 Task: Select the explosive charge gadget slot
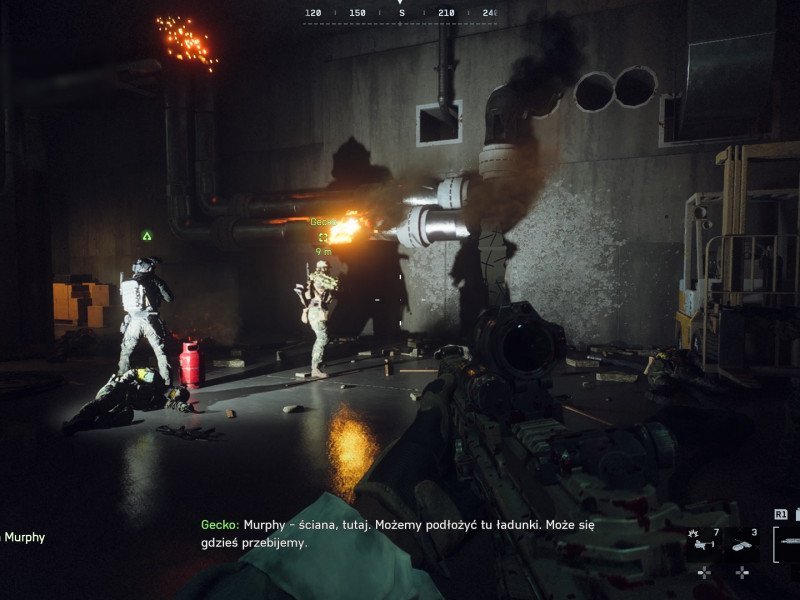(x=742, y=543)
